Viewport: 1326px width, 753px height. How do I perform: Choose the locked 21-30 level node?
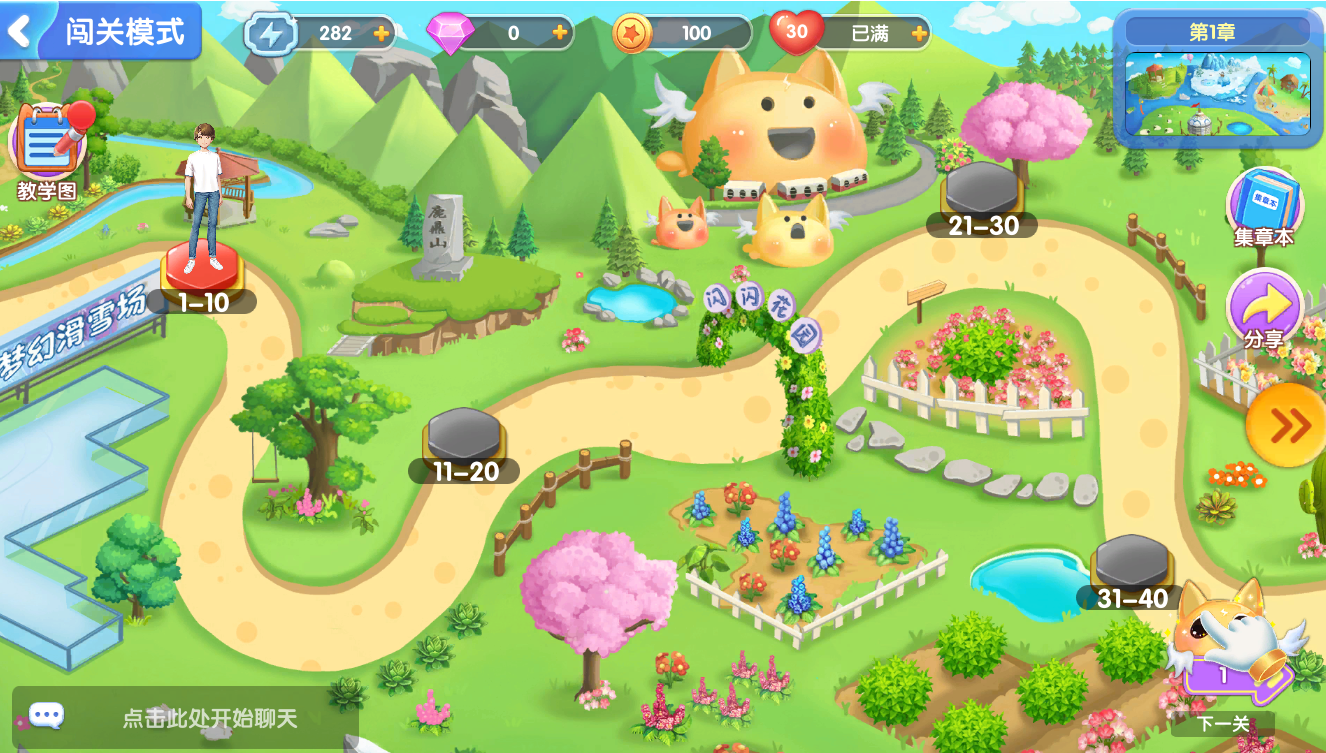(x=982, y=195)
